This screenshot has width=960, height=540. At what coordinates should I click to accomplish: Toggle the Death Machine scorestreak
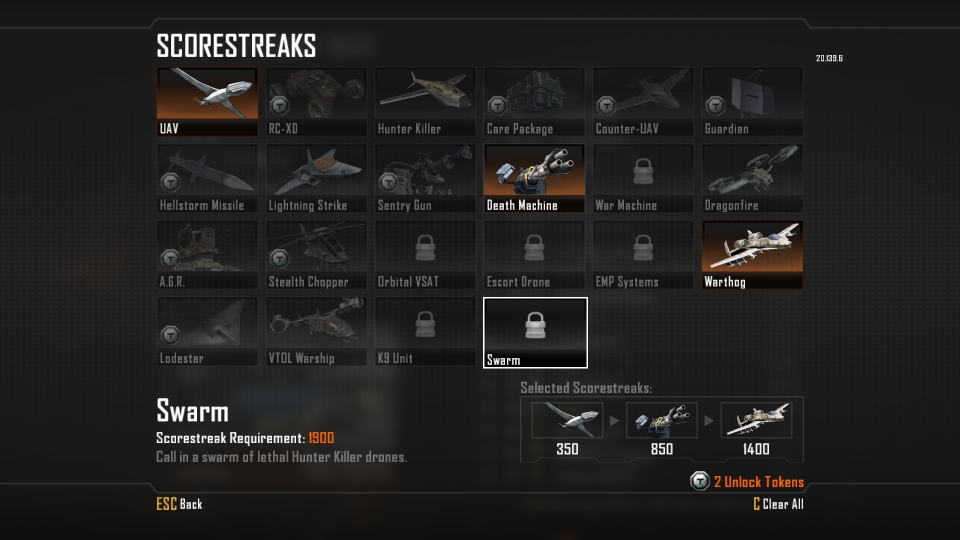pos(534,179)
